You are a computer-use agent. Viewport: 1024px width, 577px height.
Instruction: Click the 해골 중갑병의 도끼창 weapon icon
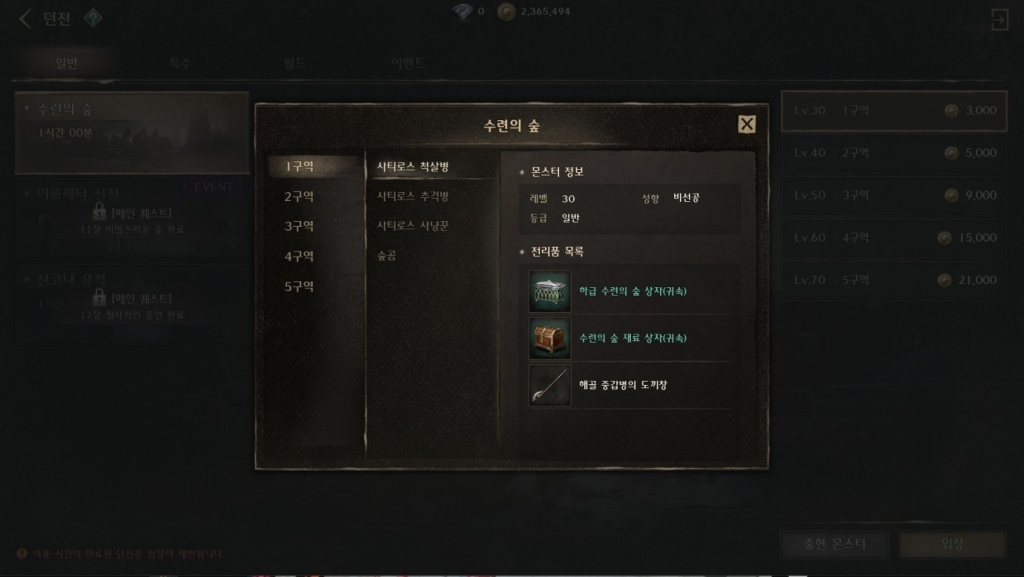coord(550,385)
